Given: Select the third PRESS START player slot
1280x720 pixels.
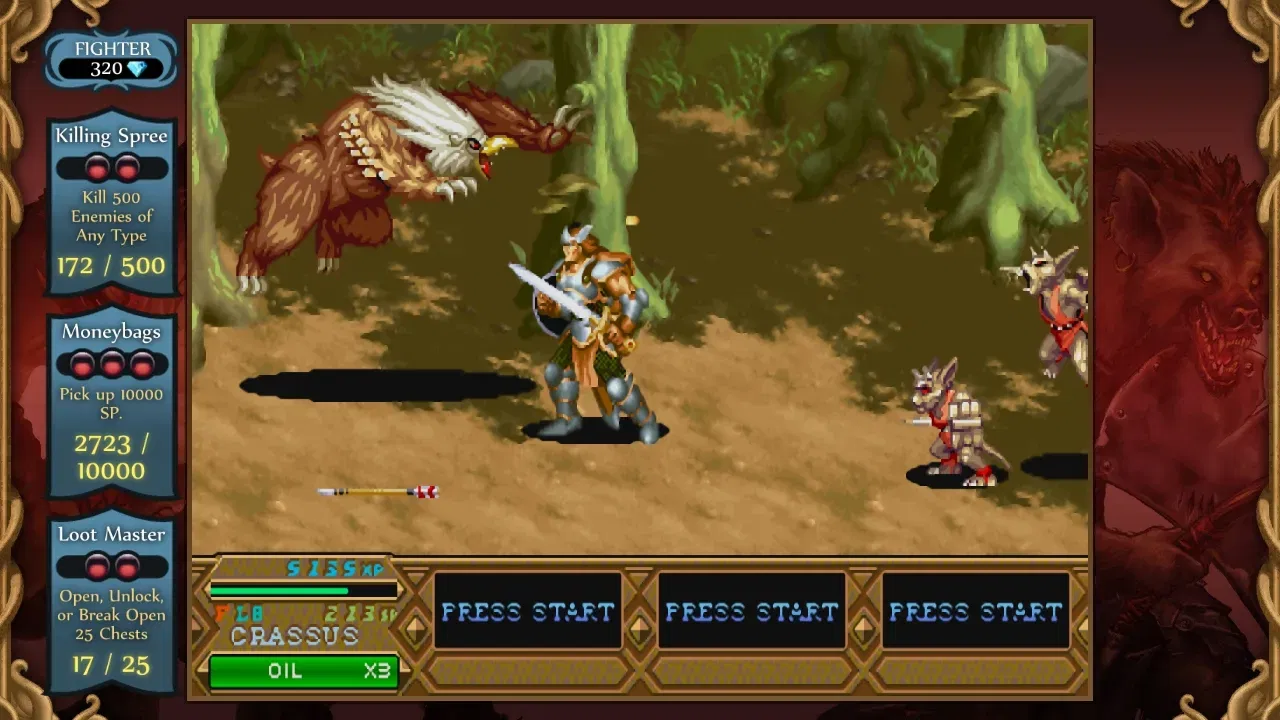Looking at the screenshot, I should point(977,611).
